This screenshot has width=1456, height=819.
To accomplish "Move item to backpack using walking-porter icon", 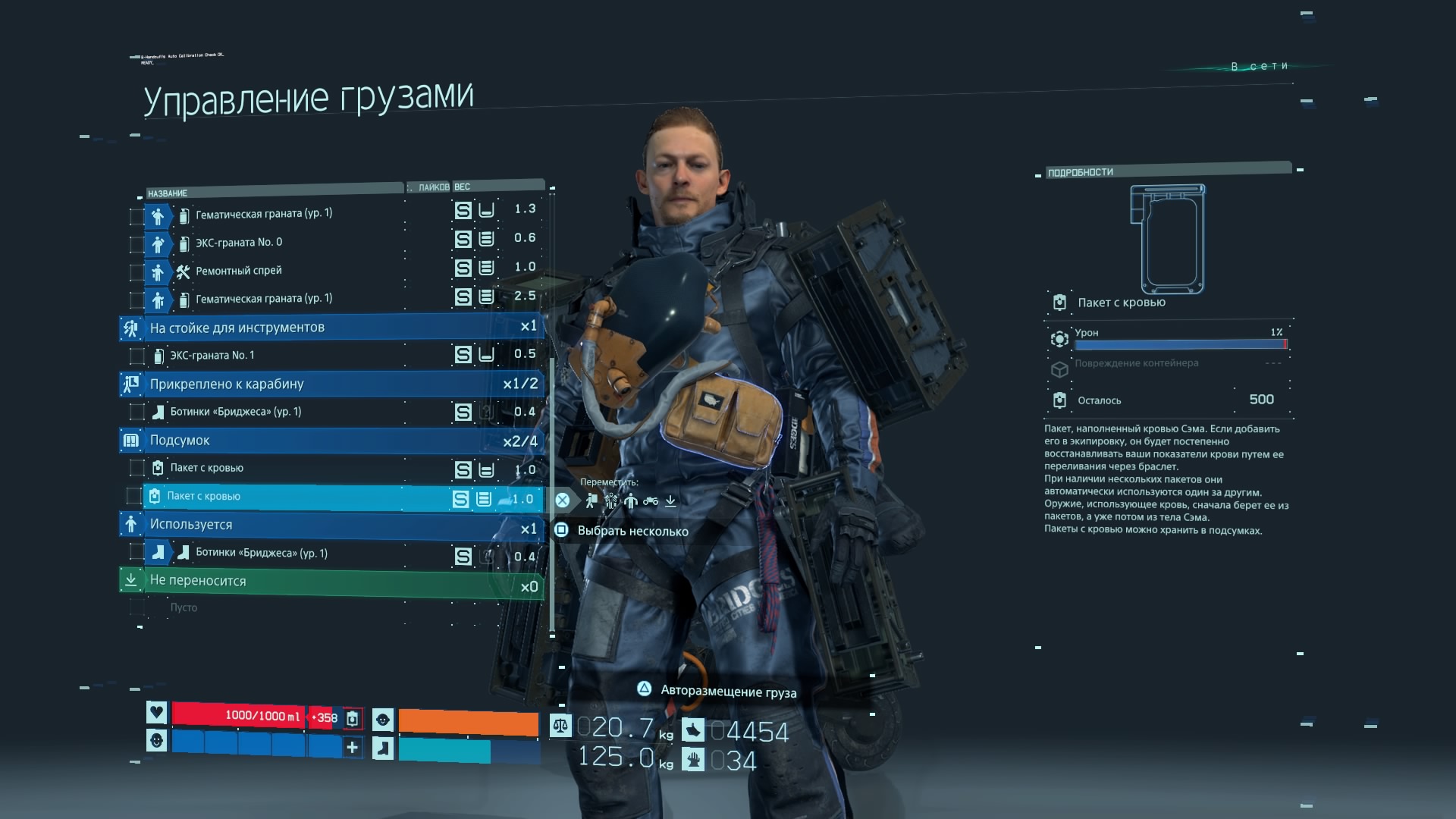I will coord(591,500).
